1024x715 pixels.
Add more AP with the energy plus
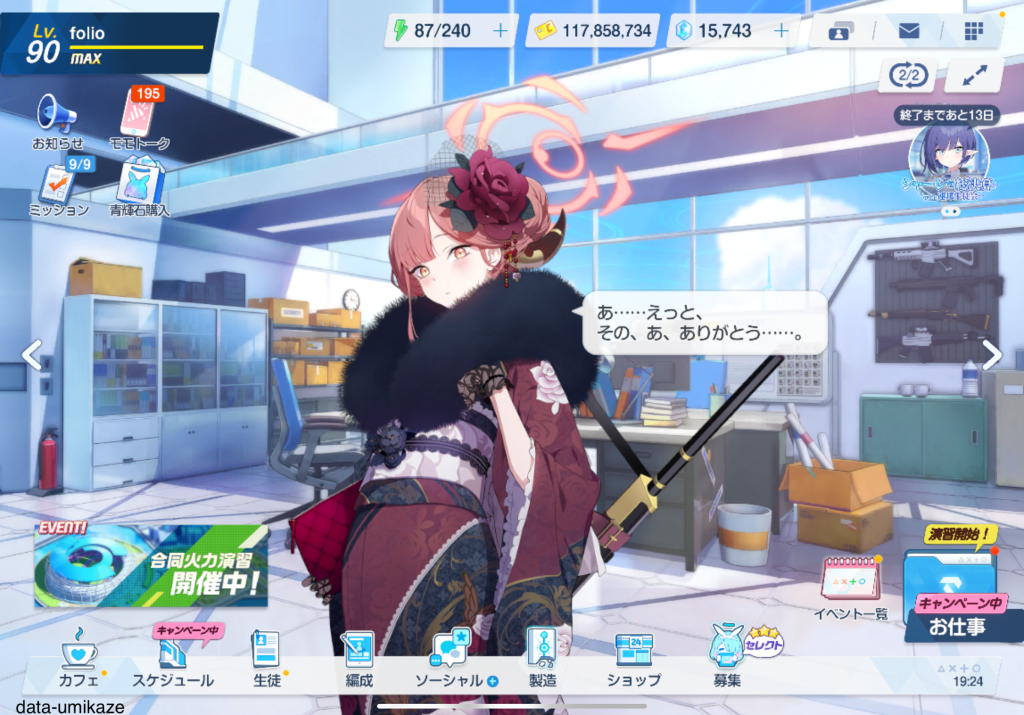(x=500, y=31)
